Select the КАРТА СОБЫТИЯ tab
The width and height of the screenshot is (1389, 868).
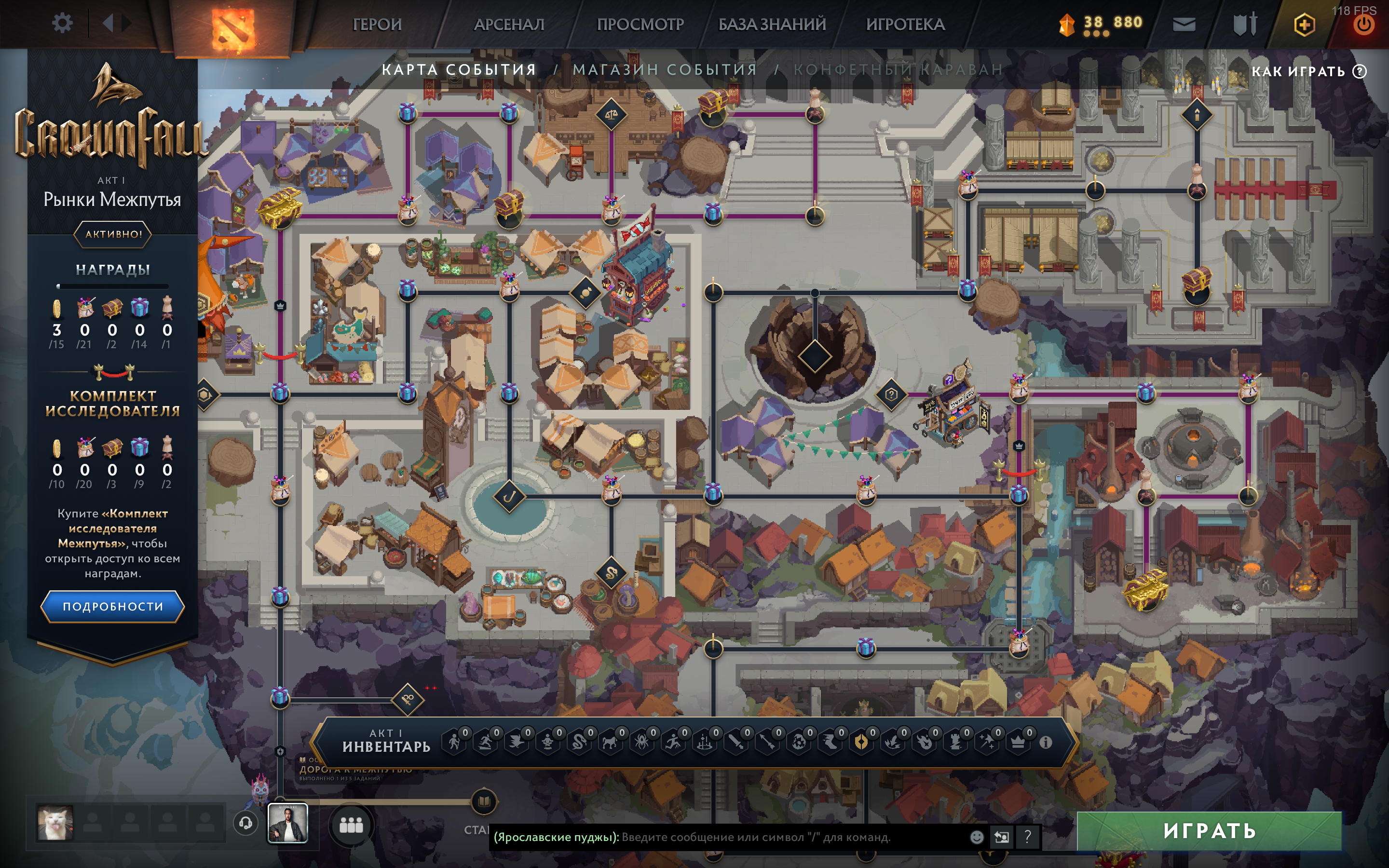(459, 69)
